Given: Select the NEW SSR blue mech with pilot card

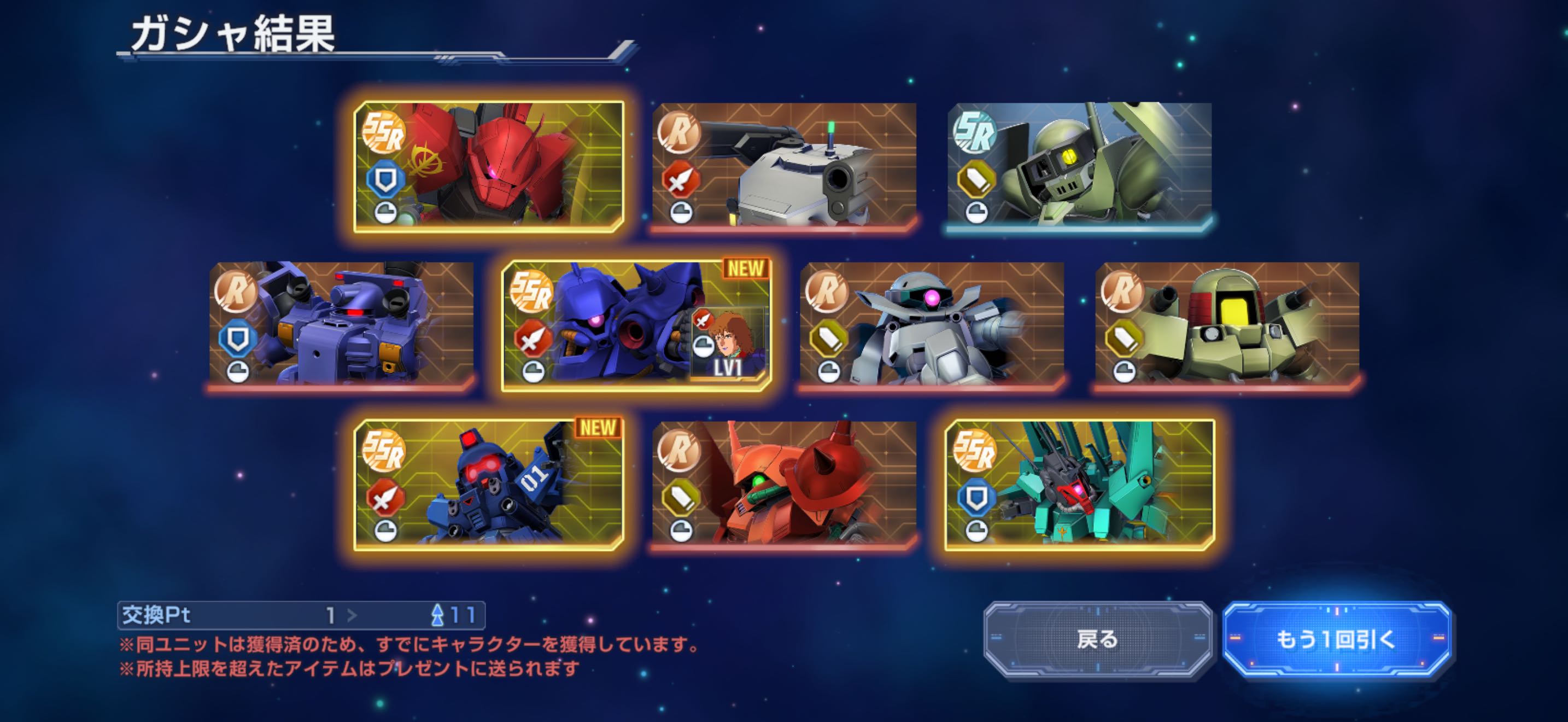Looking at the screenshot, I should [x=636, y=325].
